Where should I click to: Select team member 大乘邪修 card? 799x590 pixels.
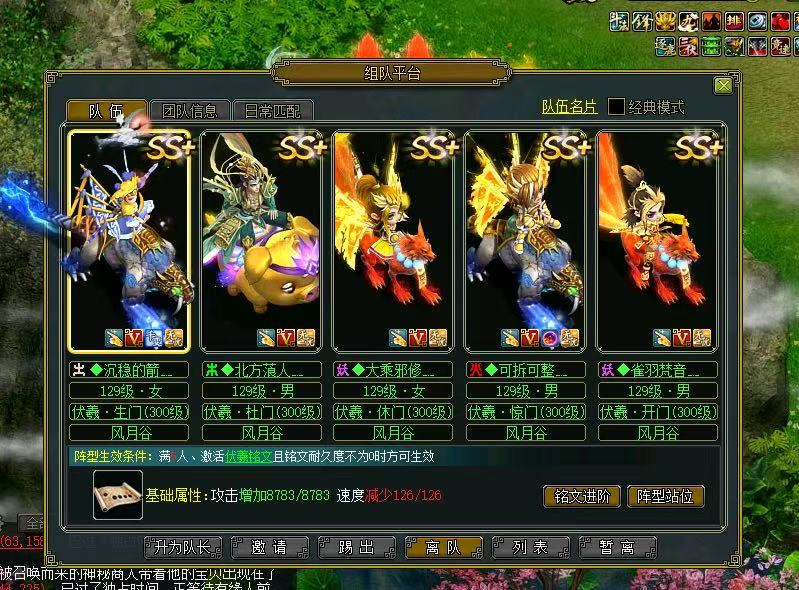pos(393,241)
